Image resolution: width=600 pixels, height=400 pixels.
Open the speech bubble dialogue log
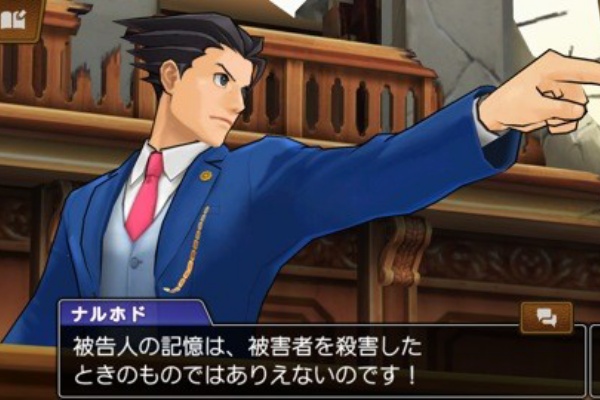point(546,317)
